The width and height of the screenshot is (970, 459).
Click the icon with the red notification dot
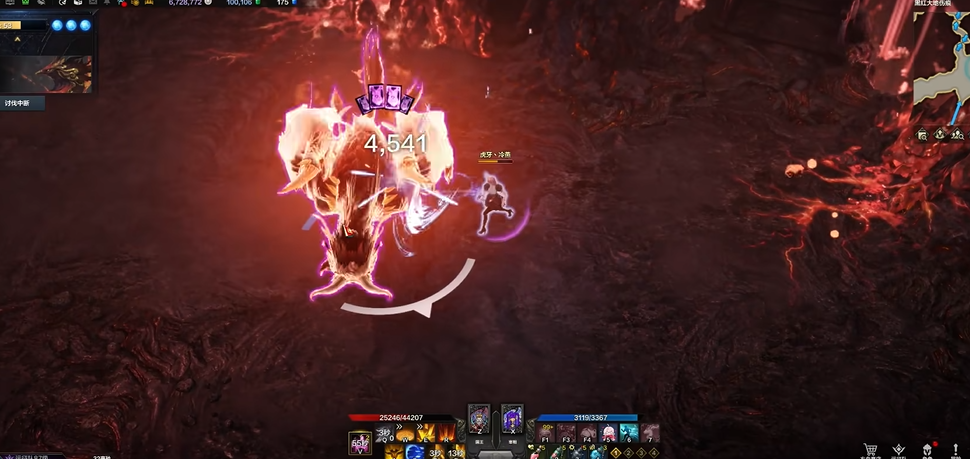[x=927, y=450]
